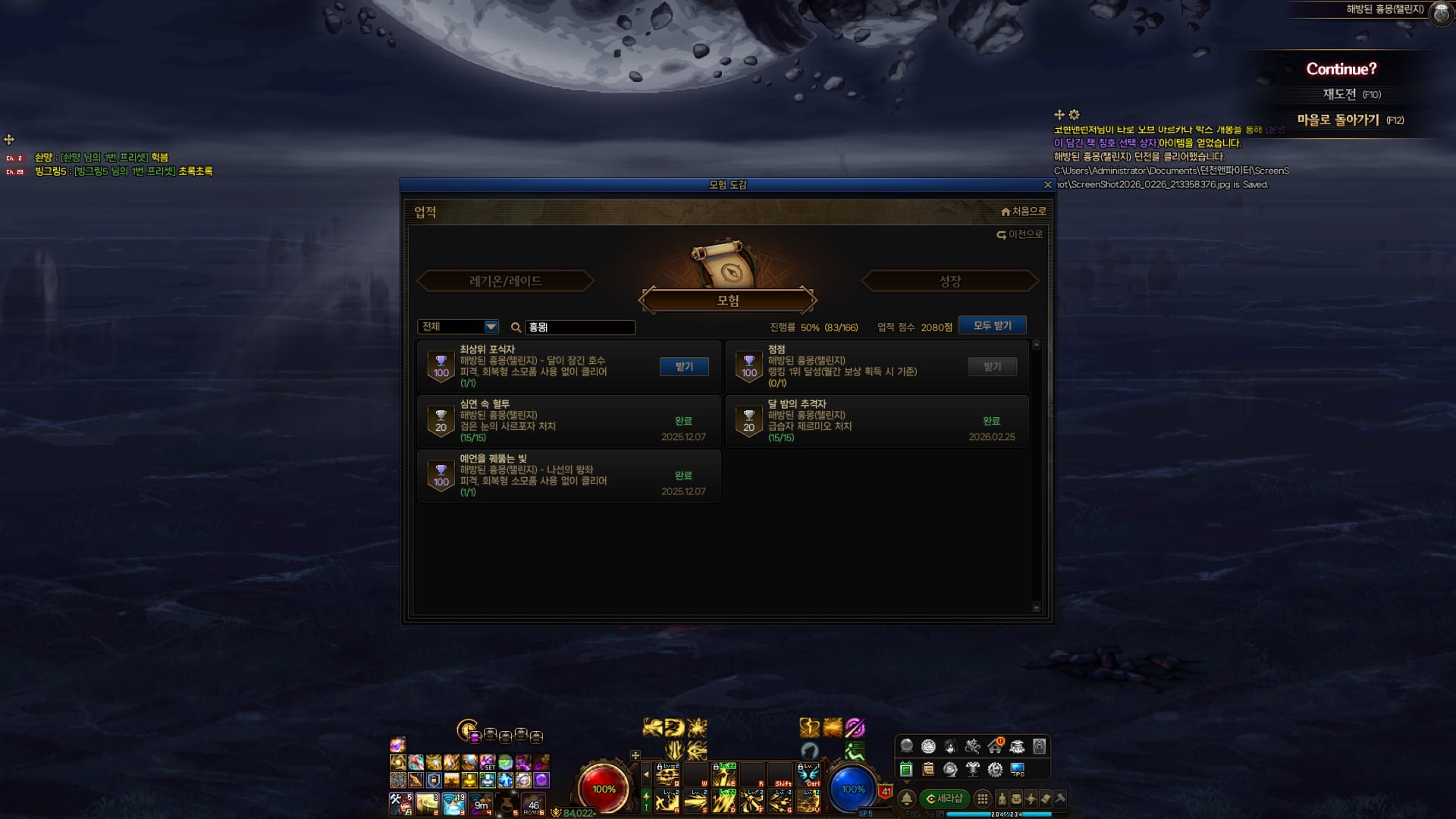Image resolution: width=1456 pixels, height=819 pixels.
Task: Open the grid menu button
Action: pos(983,799)
